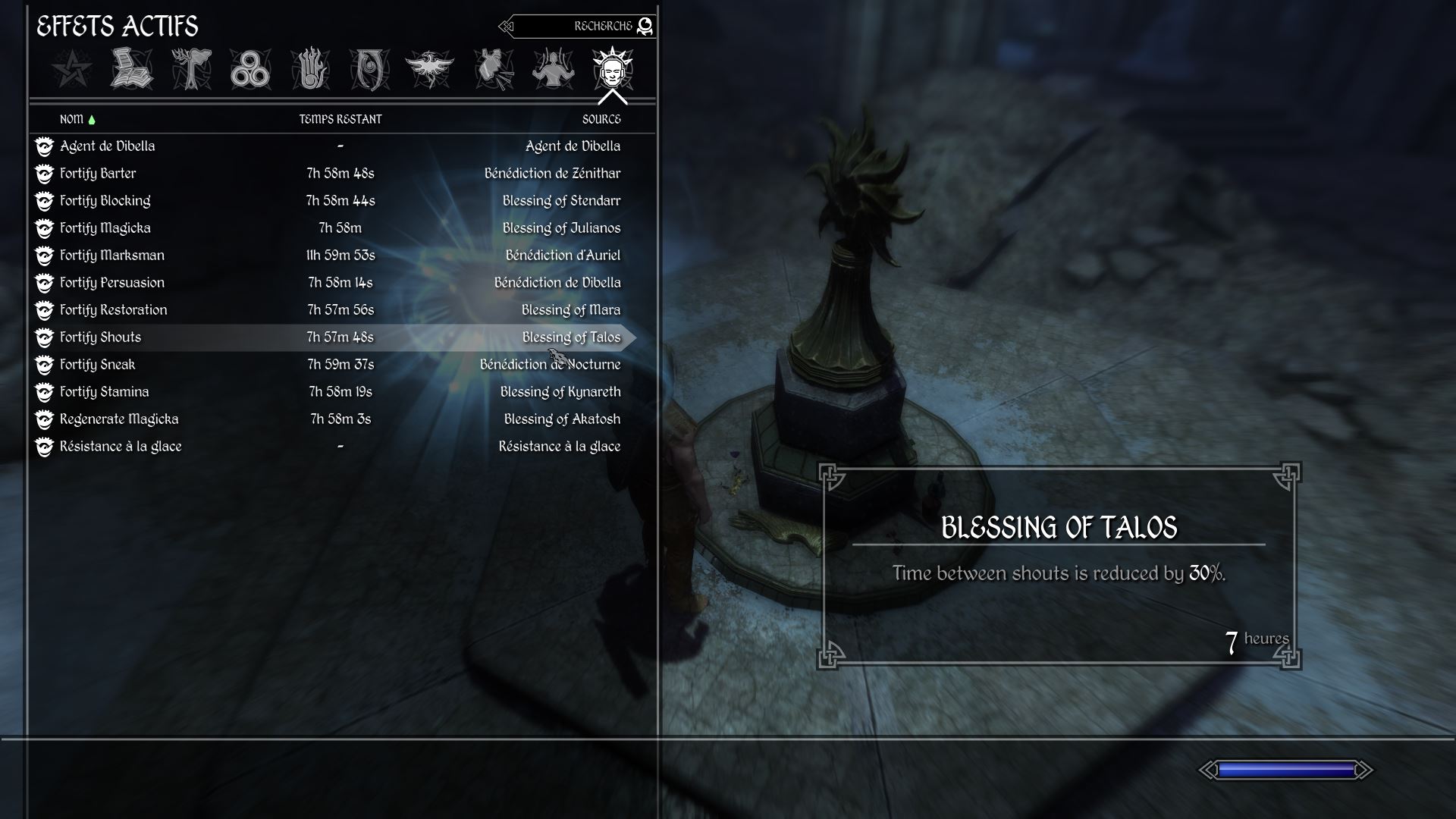Image resolution: width=1456 pixels, height=819 pixels.
Task: Choose the Fortify Sneak effect
Action: 98,365
